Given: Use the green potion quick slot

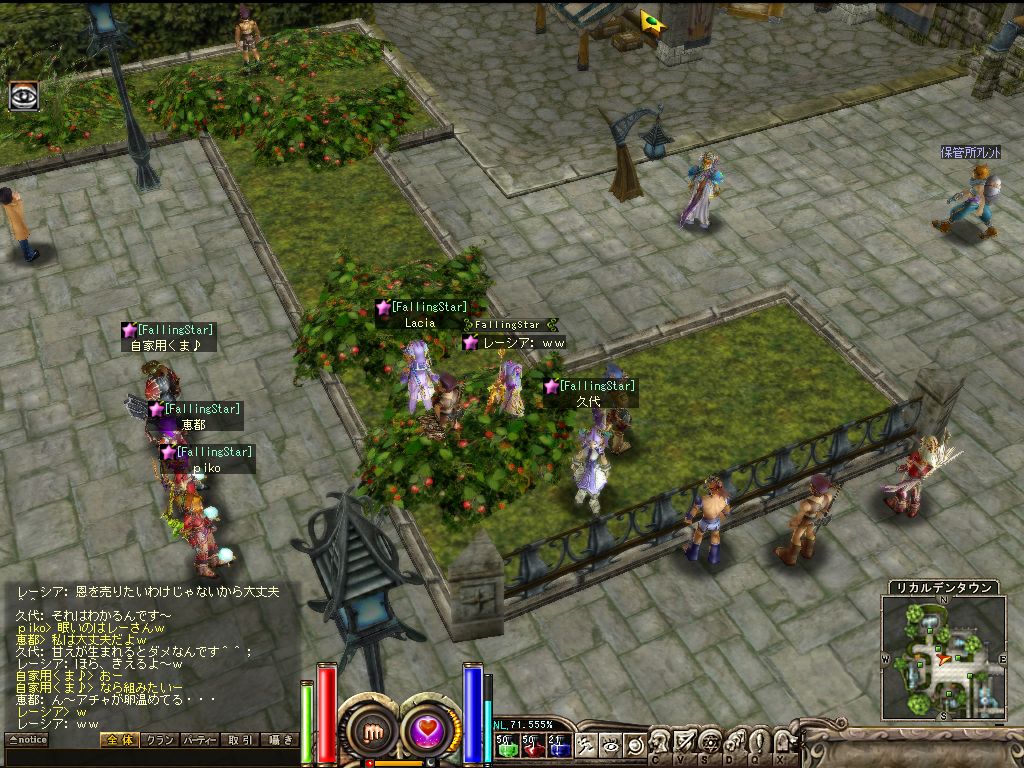Looking at the screenshot, I should point(506,745).
